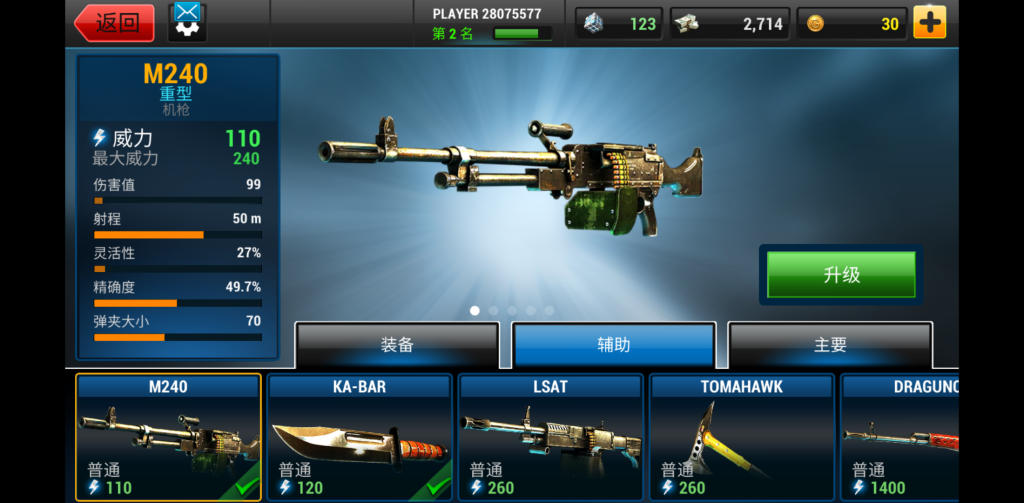Click the green 升级 upgrade button
The image size is (1024, 503).
tap(841, 275)
